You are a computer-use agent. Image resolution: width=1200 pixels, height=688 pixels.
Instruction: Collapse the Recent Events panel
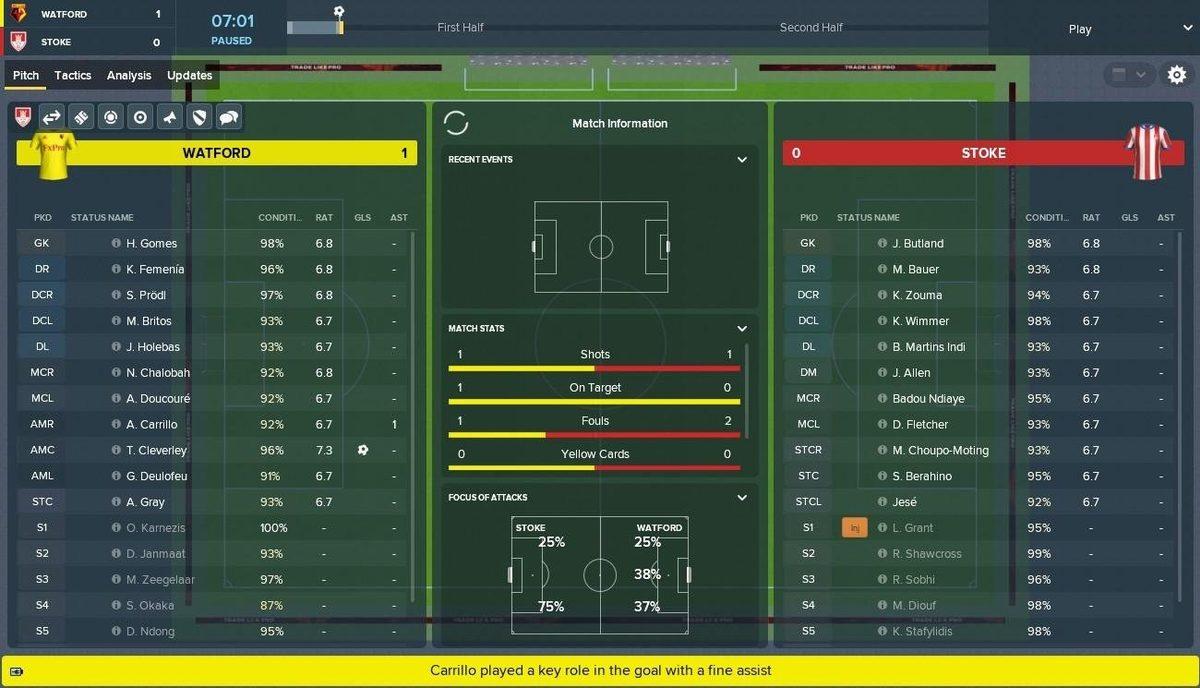[x=742, y=160]
